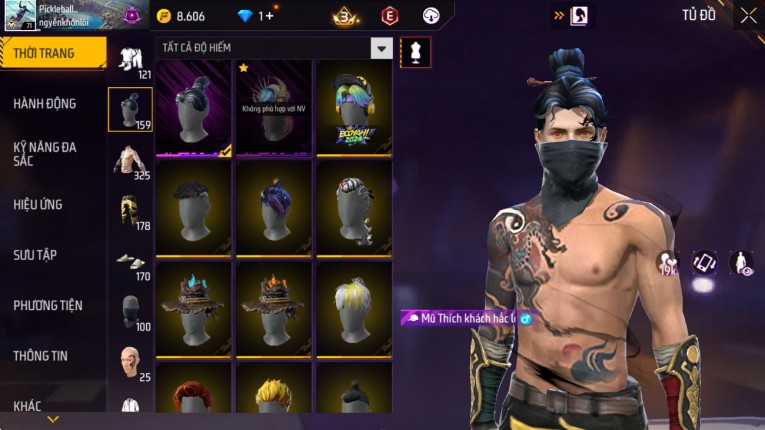Choose the tops subcategory with 325 items
This screenshot has width=765, height=430.
130,161
